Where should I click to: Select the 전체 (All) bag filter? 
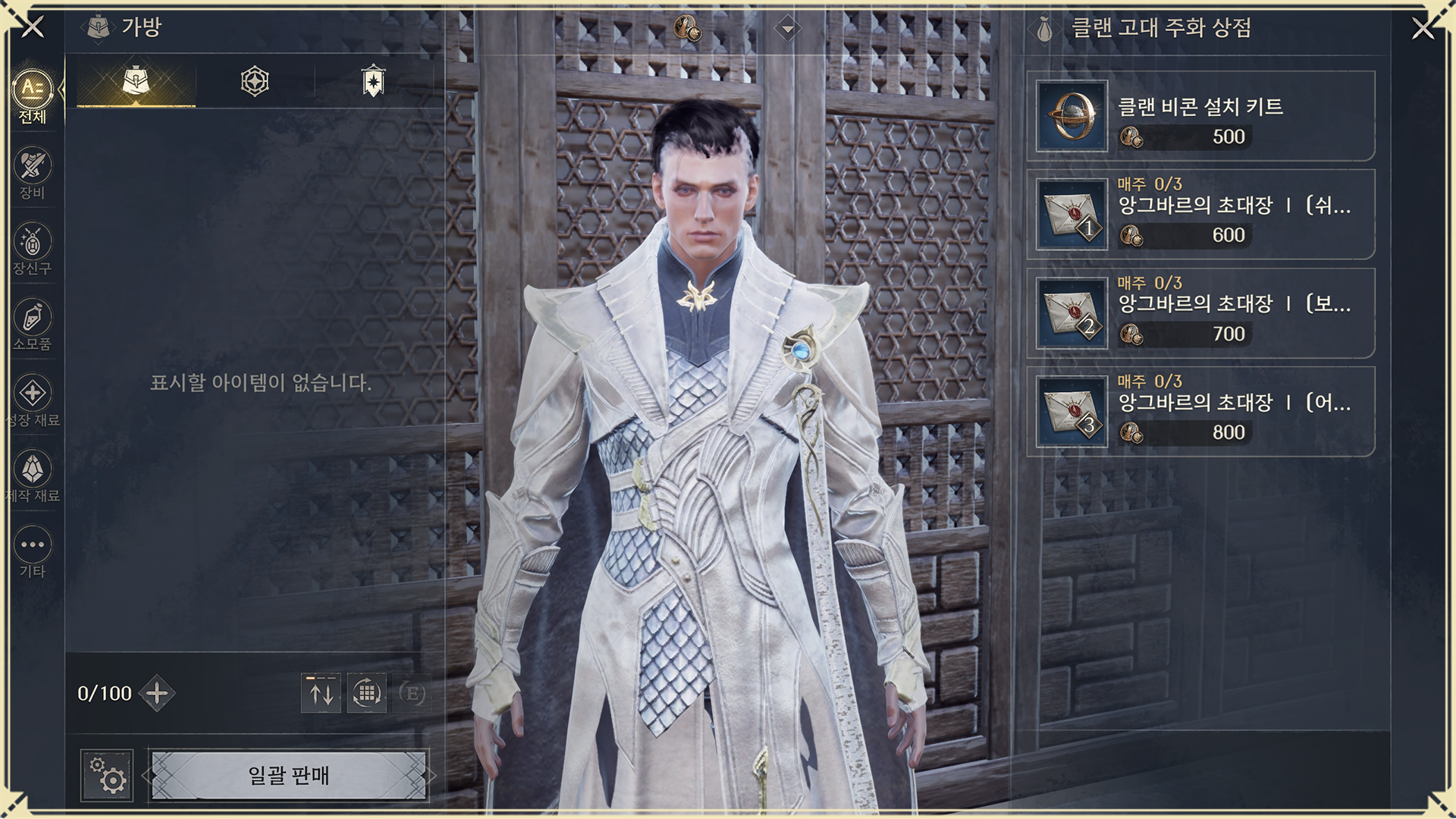point(33,96)
